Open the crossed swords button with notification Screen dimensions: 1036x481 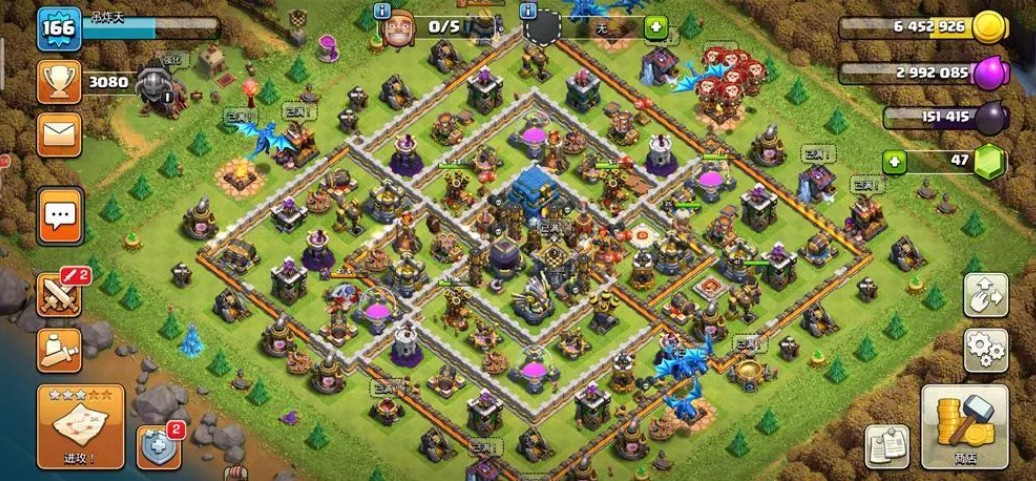[x=59, y=294]
